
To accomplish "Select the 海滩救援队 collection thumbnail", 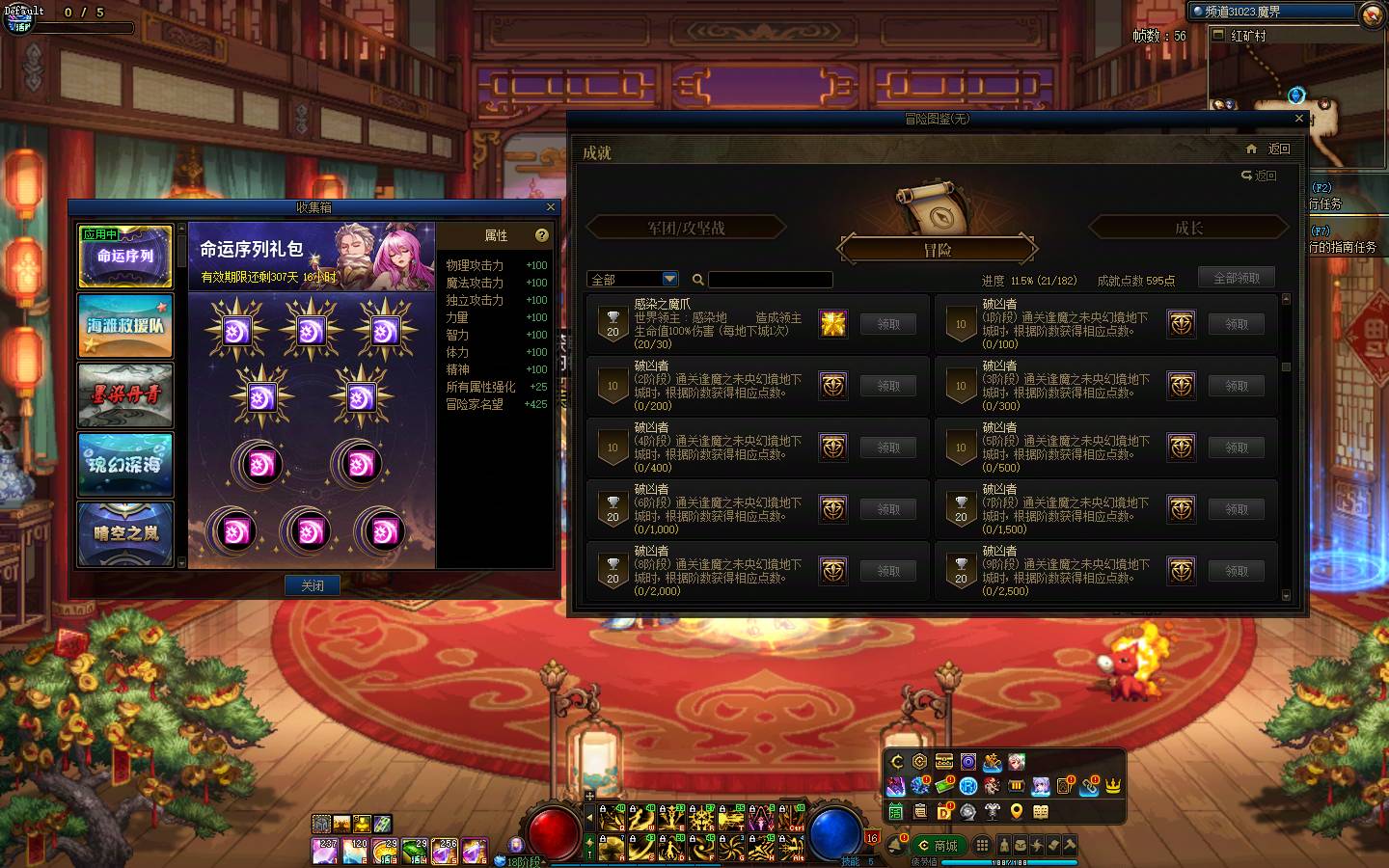I will click(x=125, y=326).
